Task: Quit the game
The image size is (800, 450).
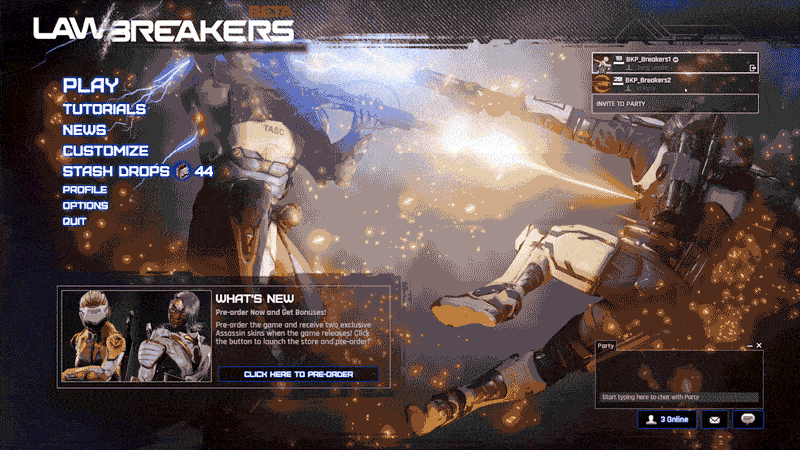Action: [x=74, y=221]
